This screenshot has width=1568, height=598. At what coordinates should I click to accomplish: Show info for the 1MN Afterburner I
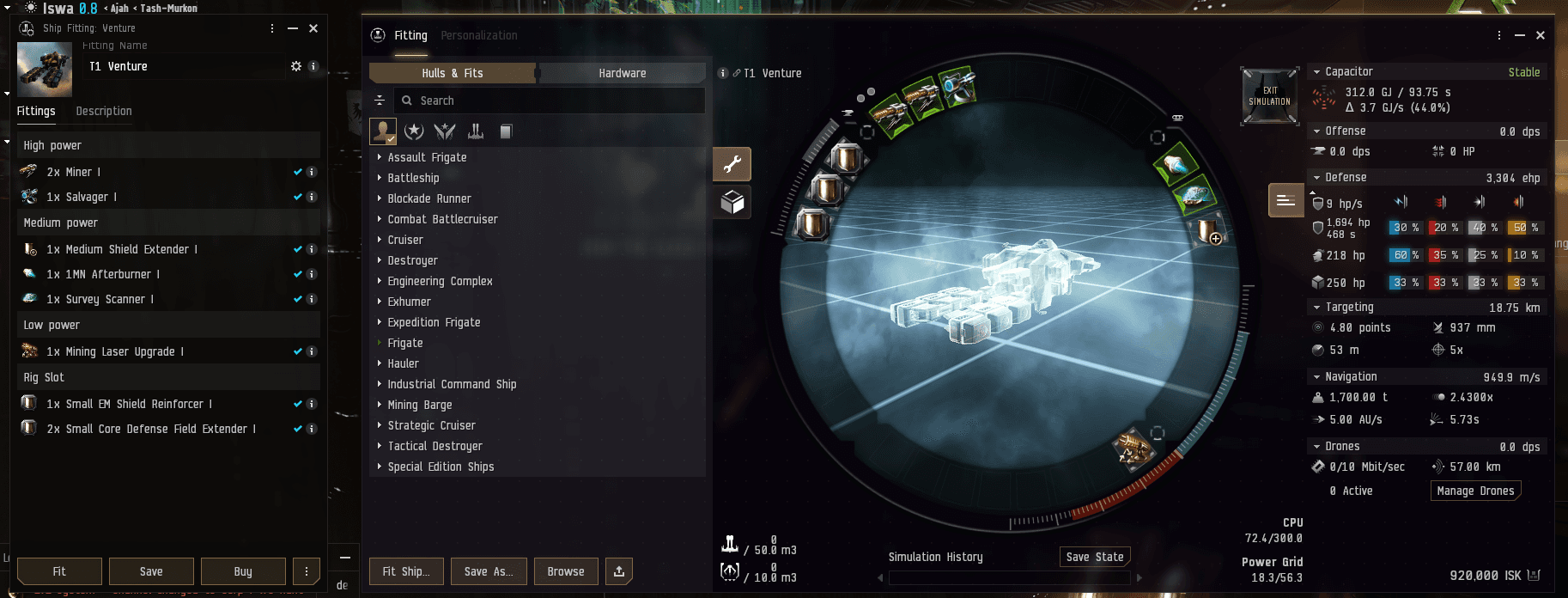pos(313,274)
